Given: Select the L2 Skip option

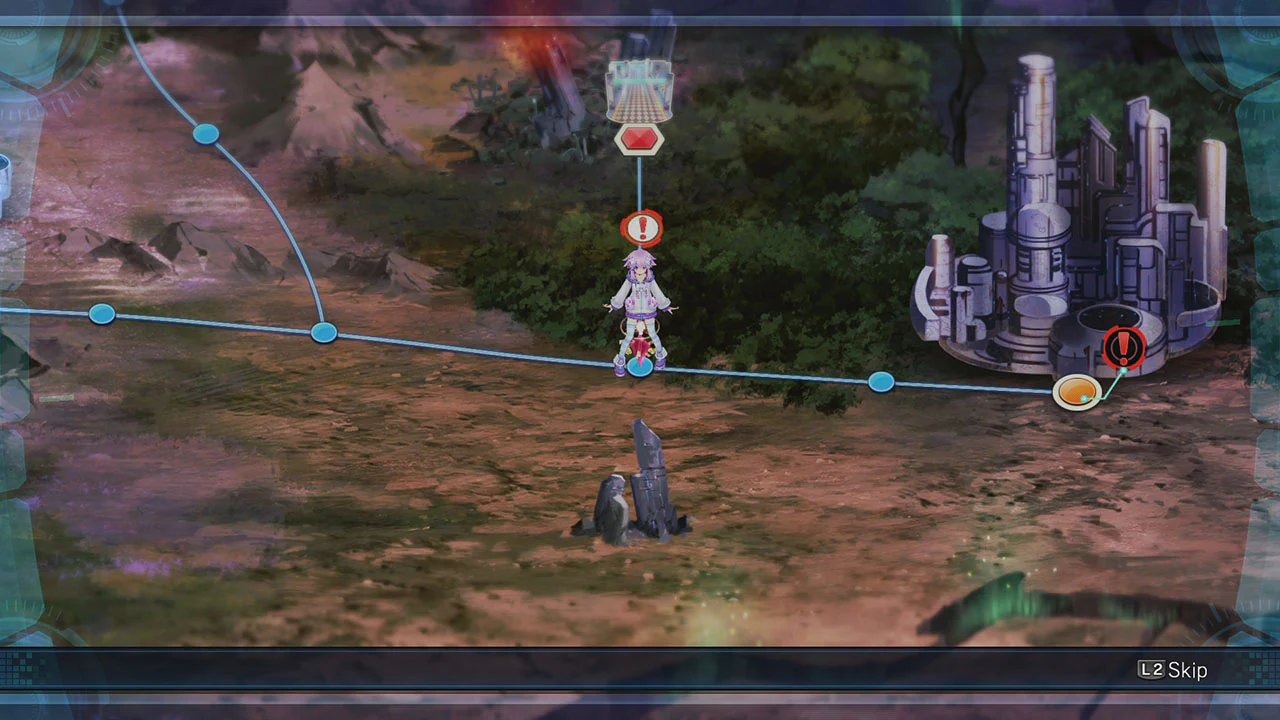Looking at the screenshot, I should [x=1172, y=670].
